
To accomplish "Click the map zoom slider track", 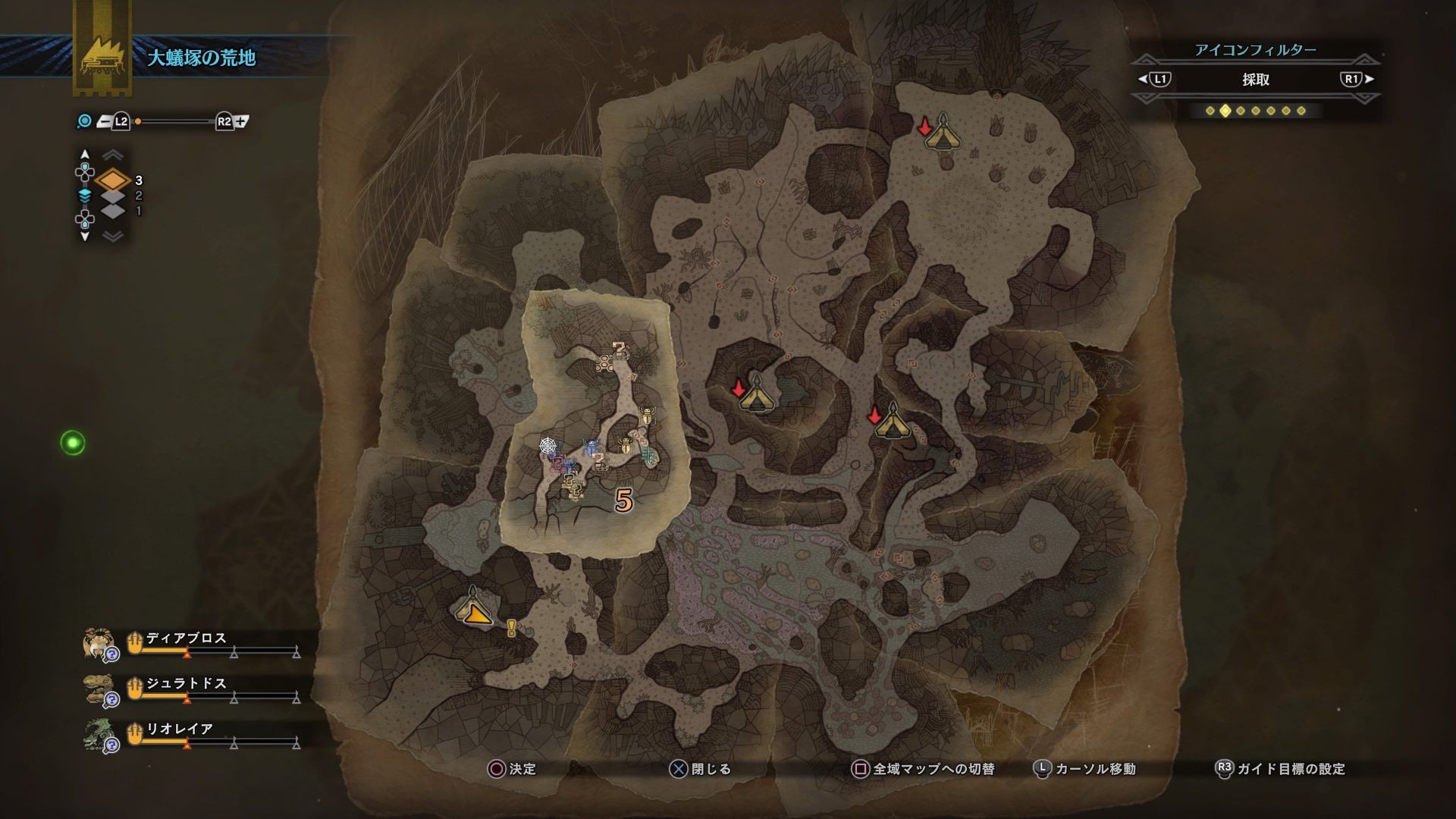I will [175, 121].
